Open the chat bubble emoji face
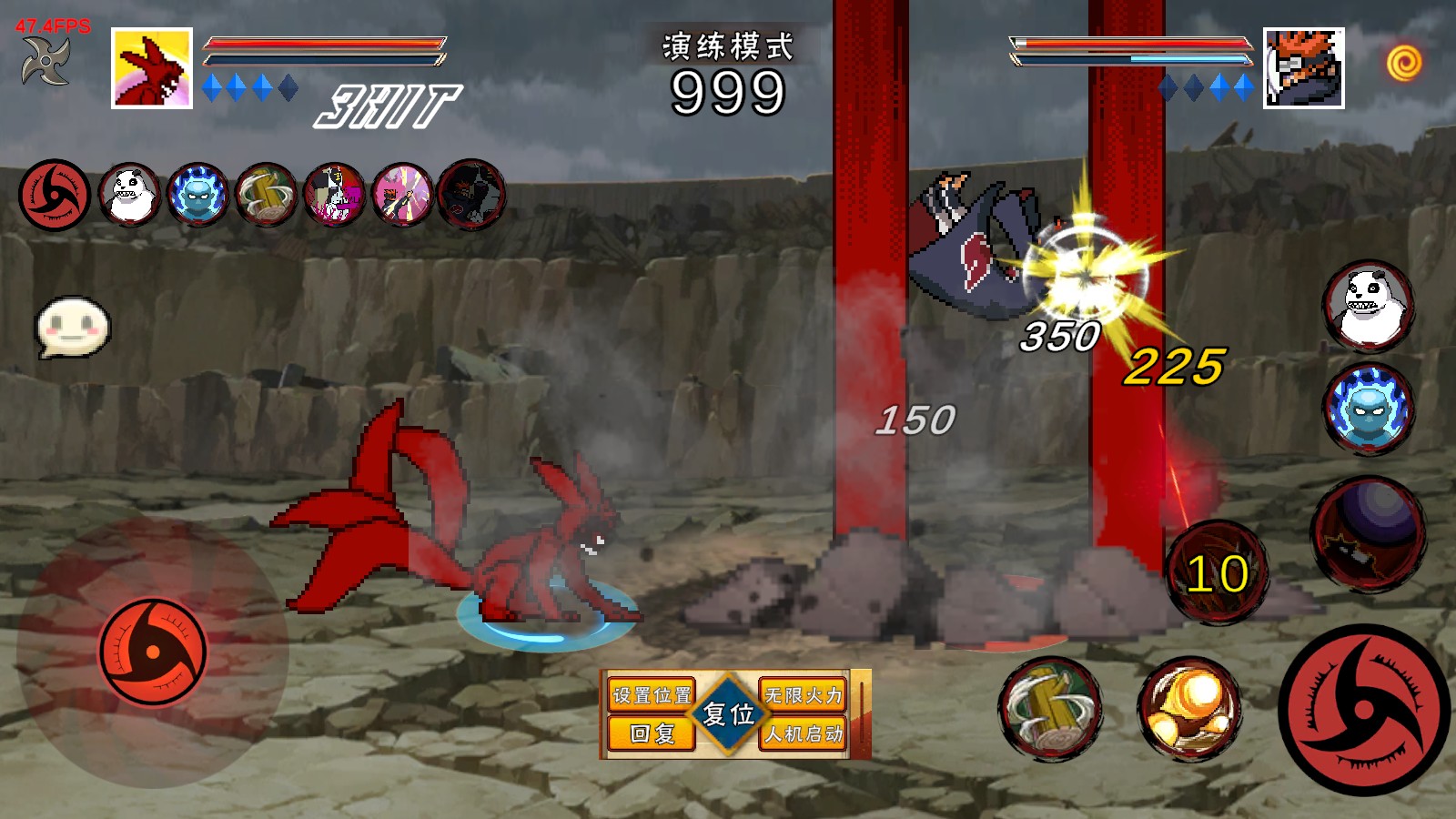Viewport: 1456px width, 819px height. pos(72,327)
